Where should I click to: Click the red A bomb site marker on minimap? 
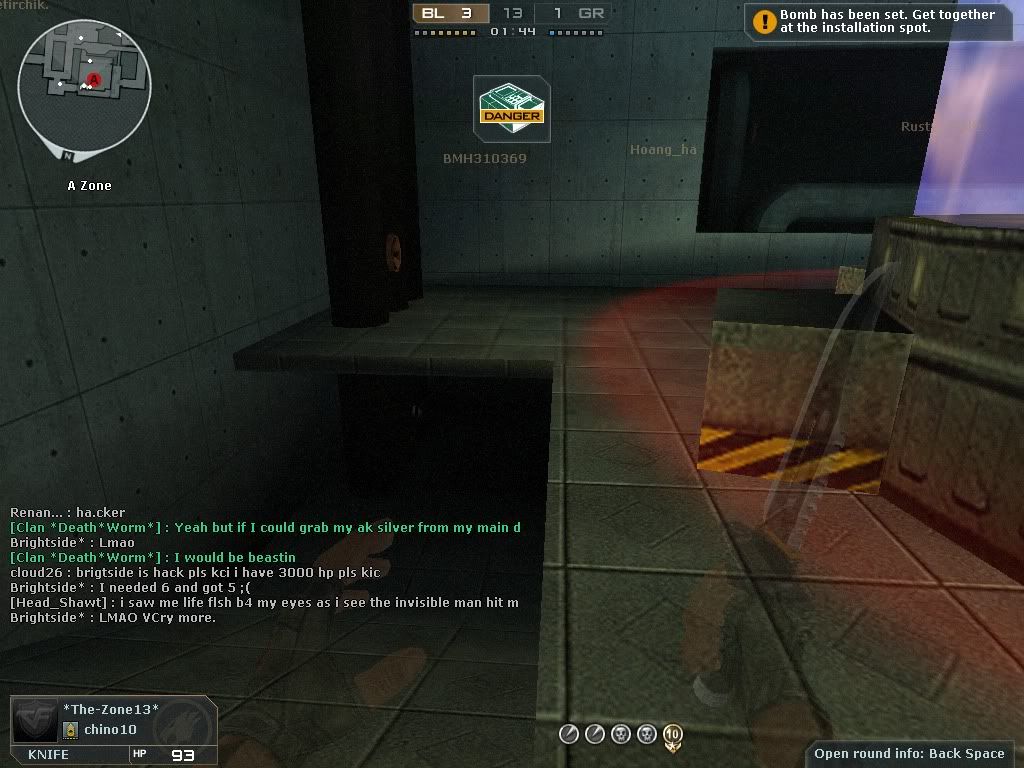point(94,79)
